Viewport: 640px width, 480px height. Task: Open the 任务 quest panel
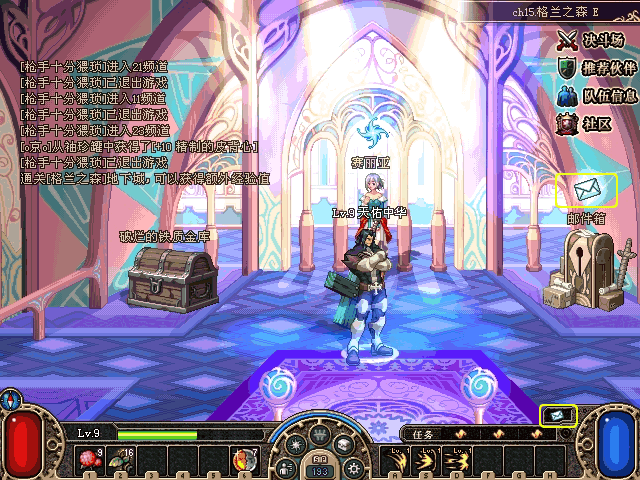pos(423,434)
